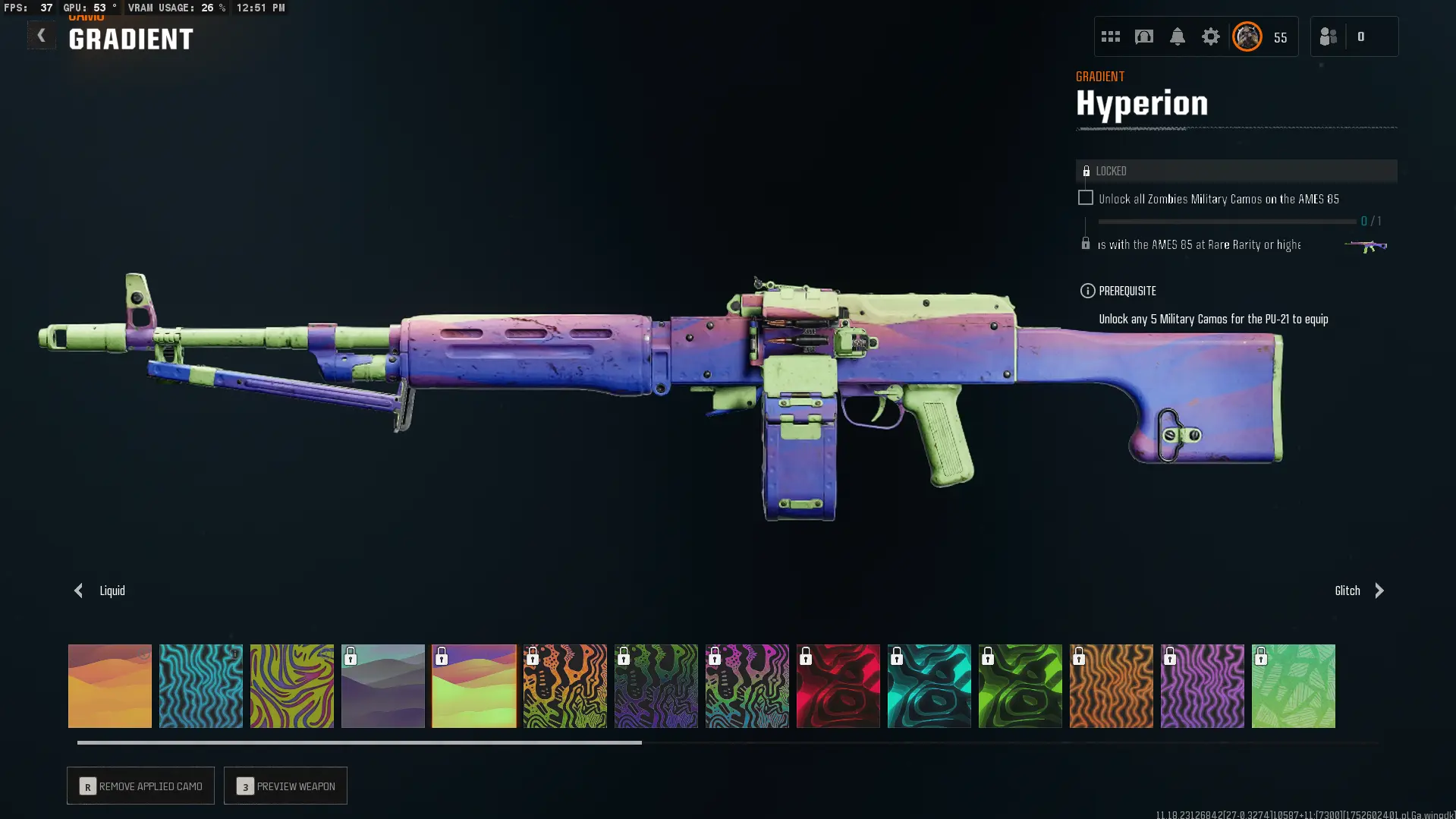
Task: Open the social friends panel
Action: pyautogui.click(x=1329, y=36)
